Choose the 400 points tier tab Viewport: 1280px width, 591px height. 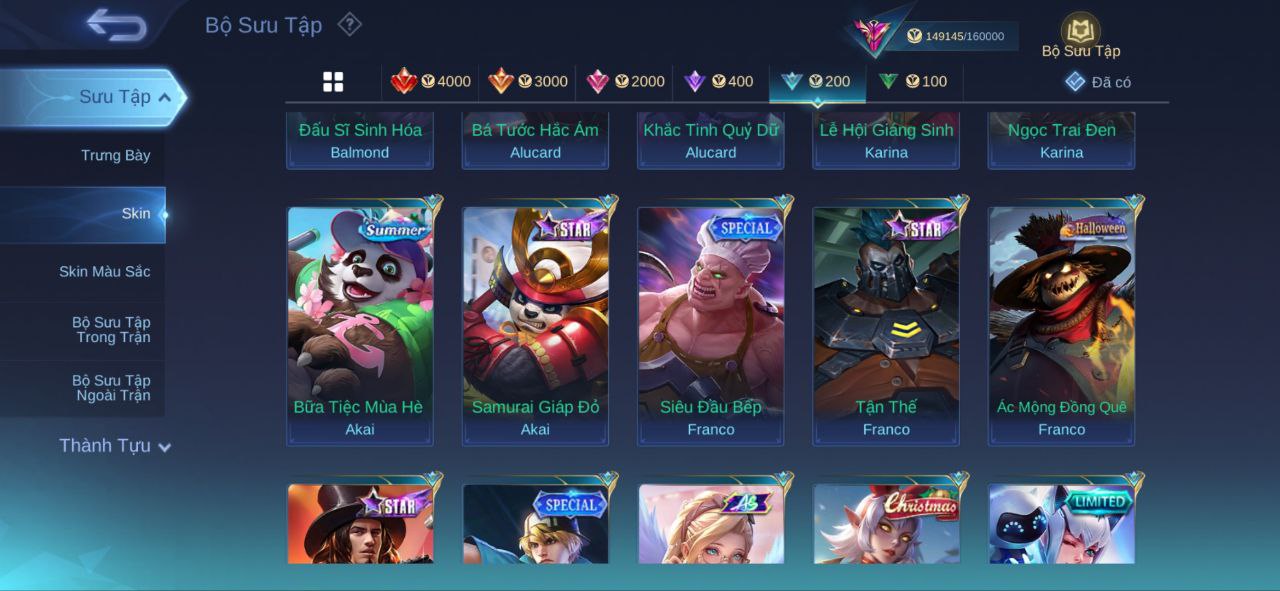719,82
